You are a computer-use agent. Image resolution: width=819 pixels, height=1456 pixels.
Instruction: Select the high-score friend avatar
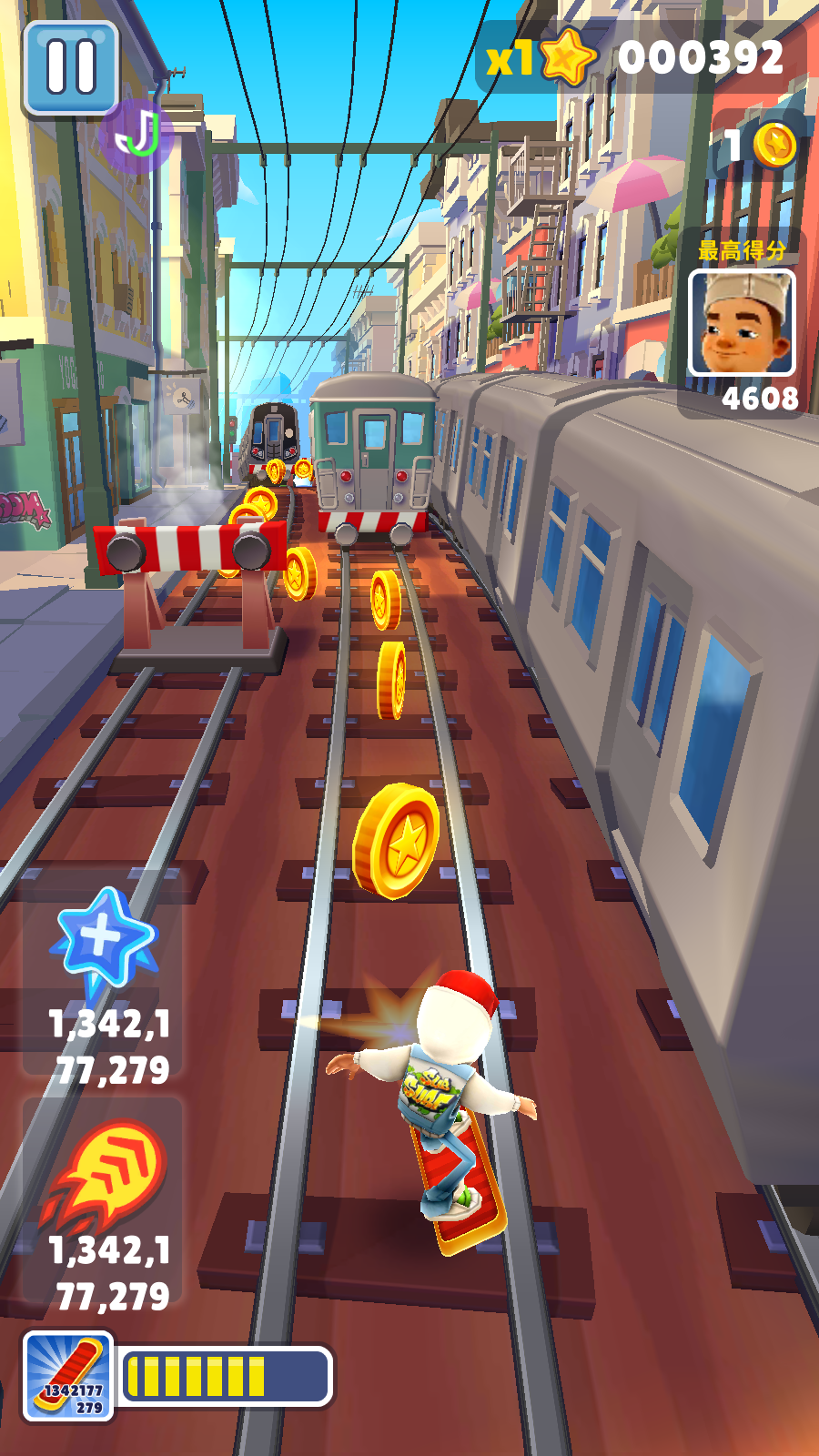[742, 323]
